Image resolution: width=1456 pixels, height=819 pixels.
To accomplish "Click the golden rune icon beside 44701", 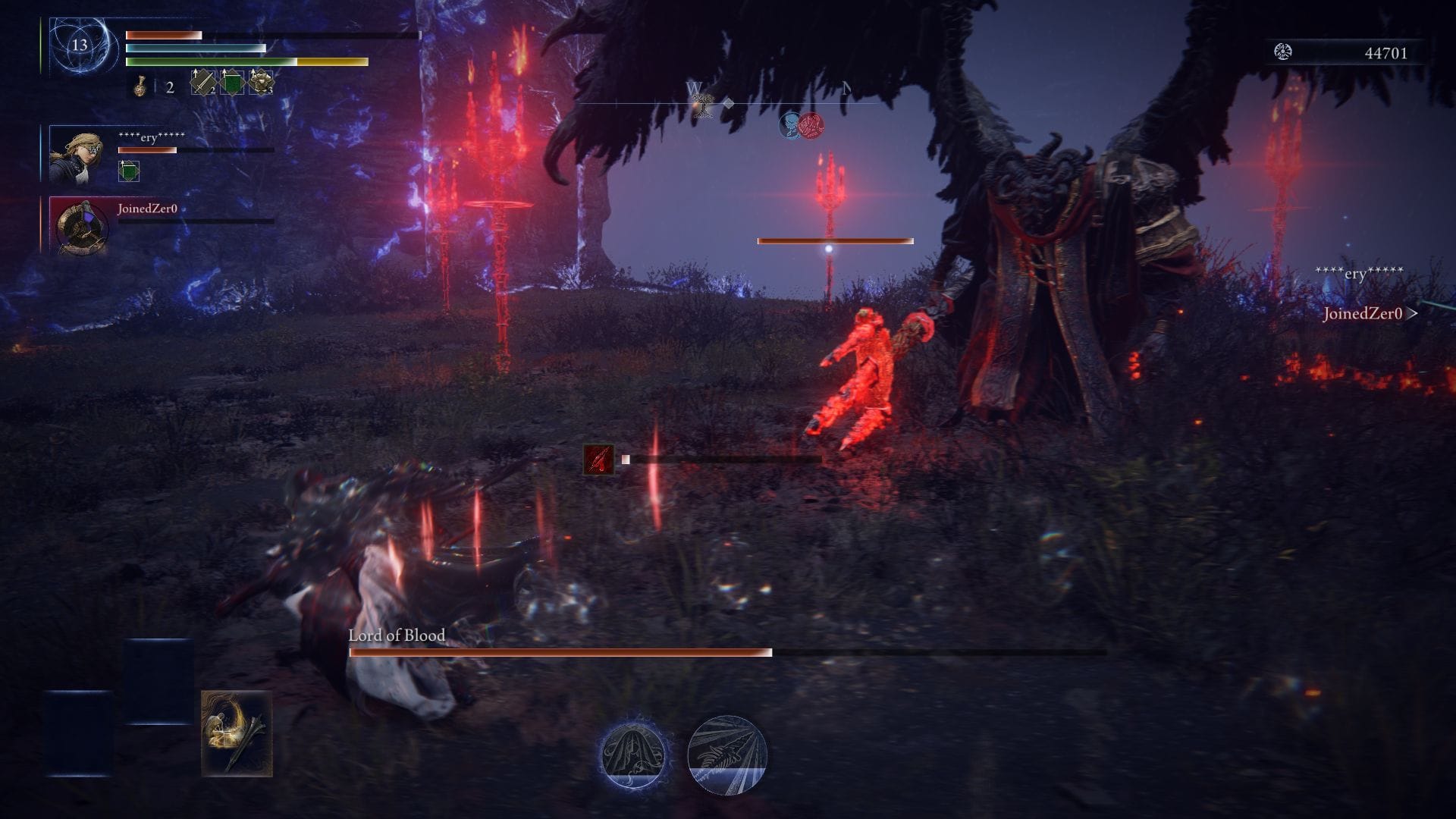I will point(1283,52).
